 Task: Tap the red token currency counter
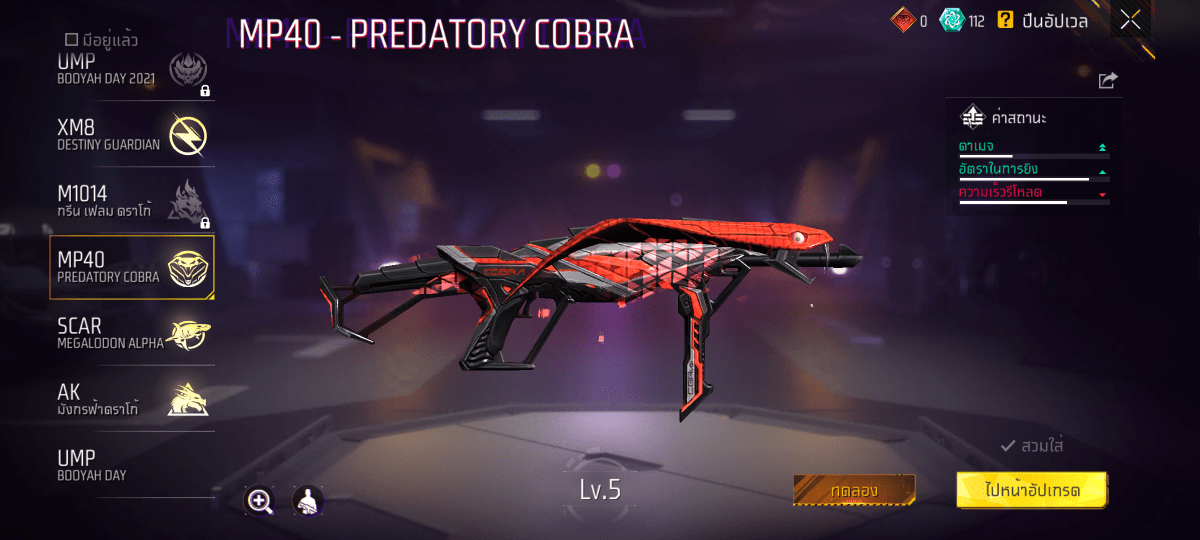(x=909, y=20)
